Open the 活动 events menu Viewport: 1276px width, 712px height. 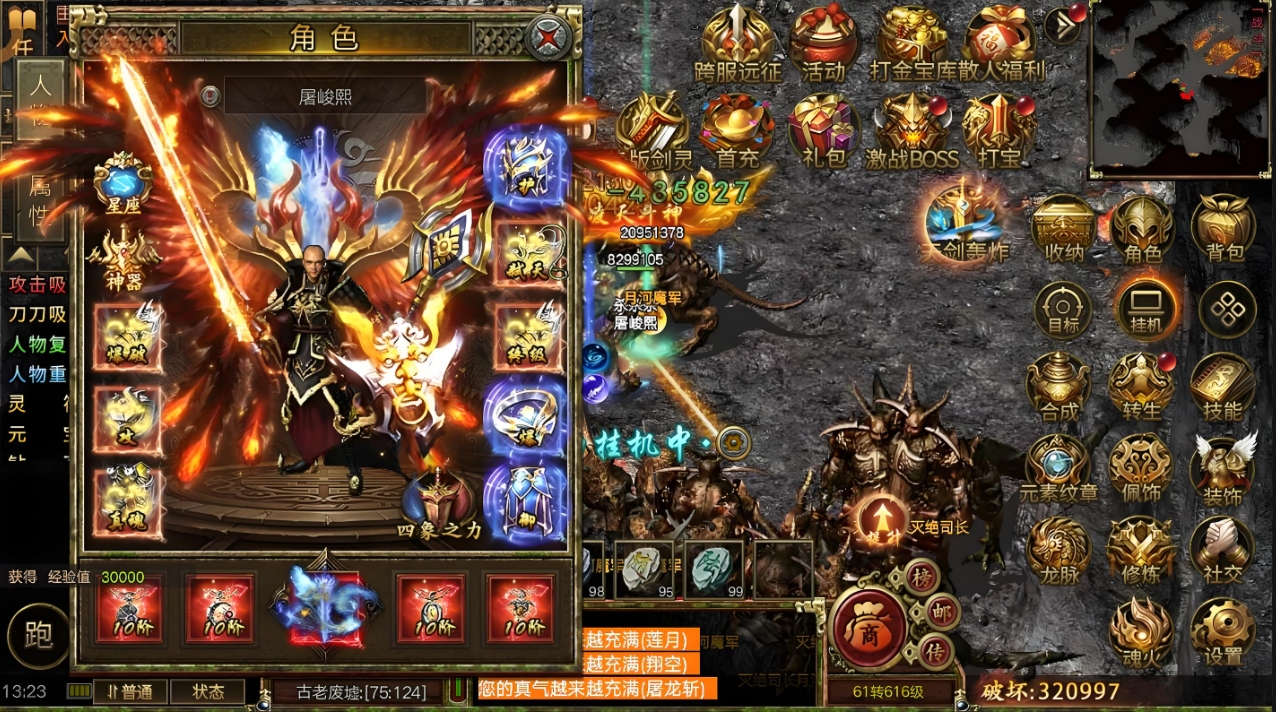pos(823,43)
